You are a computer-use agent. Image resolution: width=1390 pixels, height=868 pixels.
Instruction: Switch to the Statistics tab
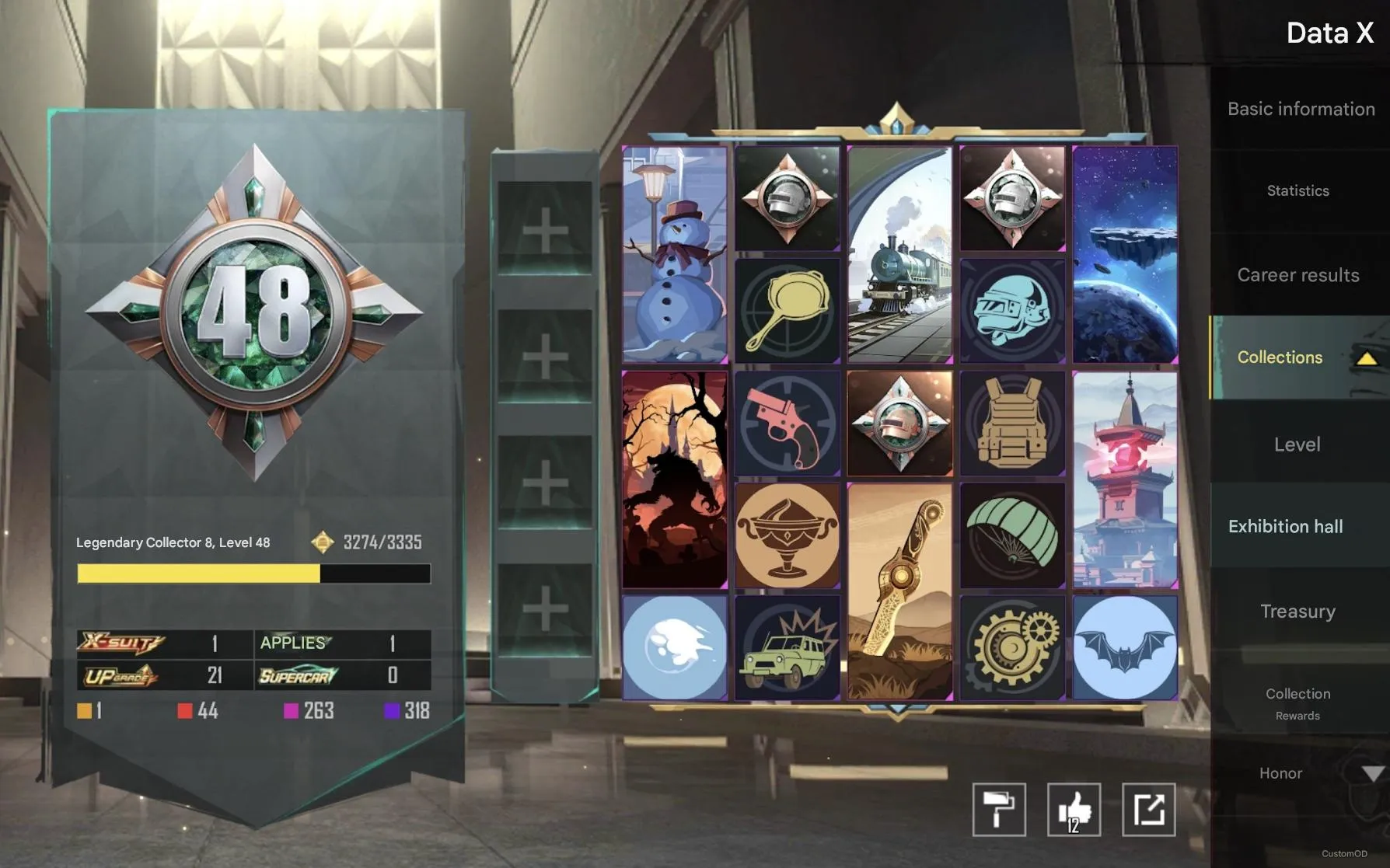1297,190
